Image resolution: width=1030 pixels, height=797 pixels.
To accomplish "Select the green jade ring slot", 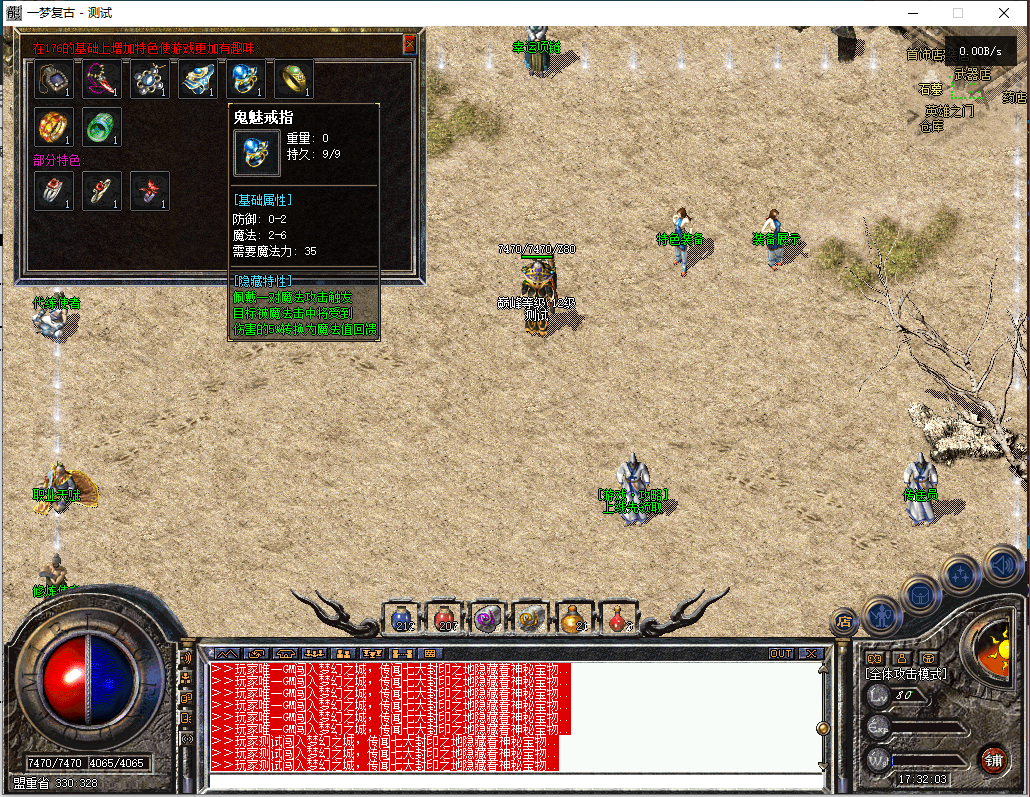I will [102, 127].
